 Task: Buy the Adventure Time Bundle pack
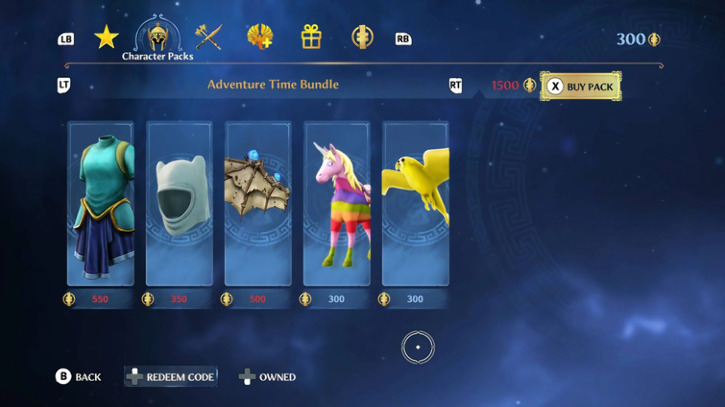click(x=581, y=86)
